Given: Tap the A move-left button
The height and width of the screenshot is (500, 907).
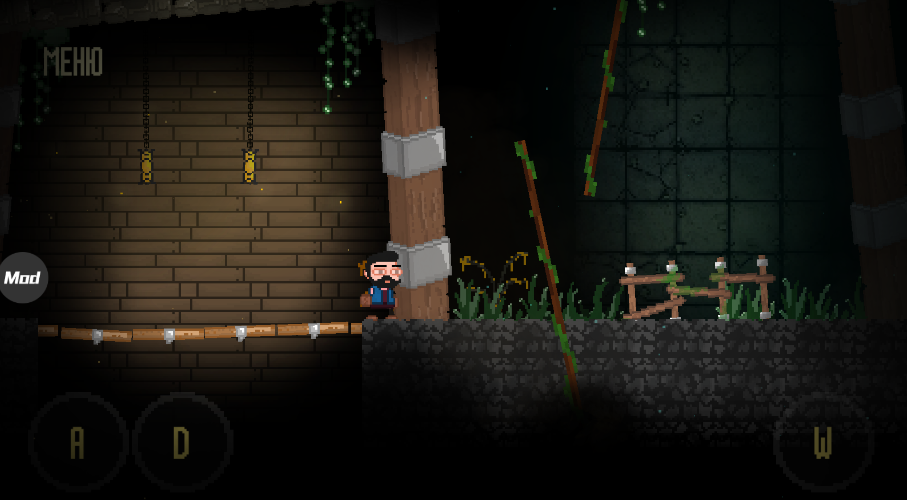Looking at the screenshot, I should (x=78, y=442).
